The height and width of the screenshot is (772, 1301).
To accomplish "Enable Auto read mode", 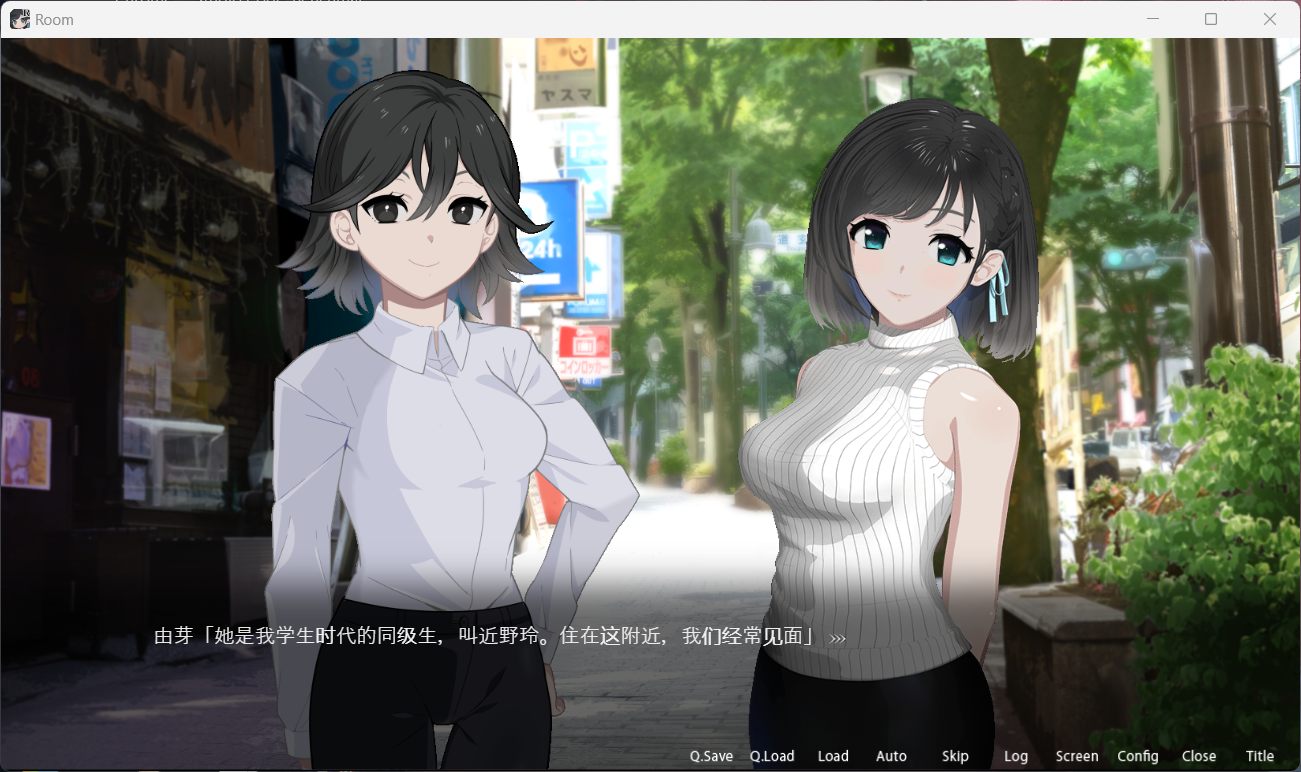I will click(x=890, y=756).
